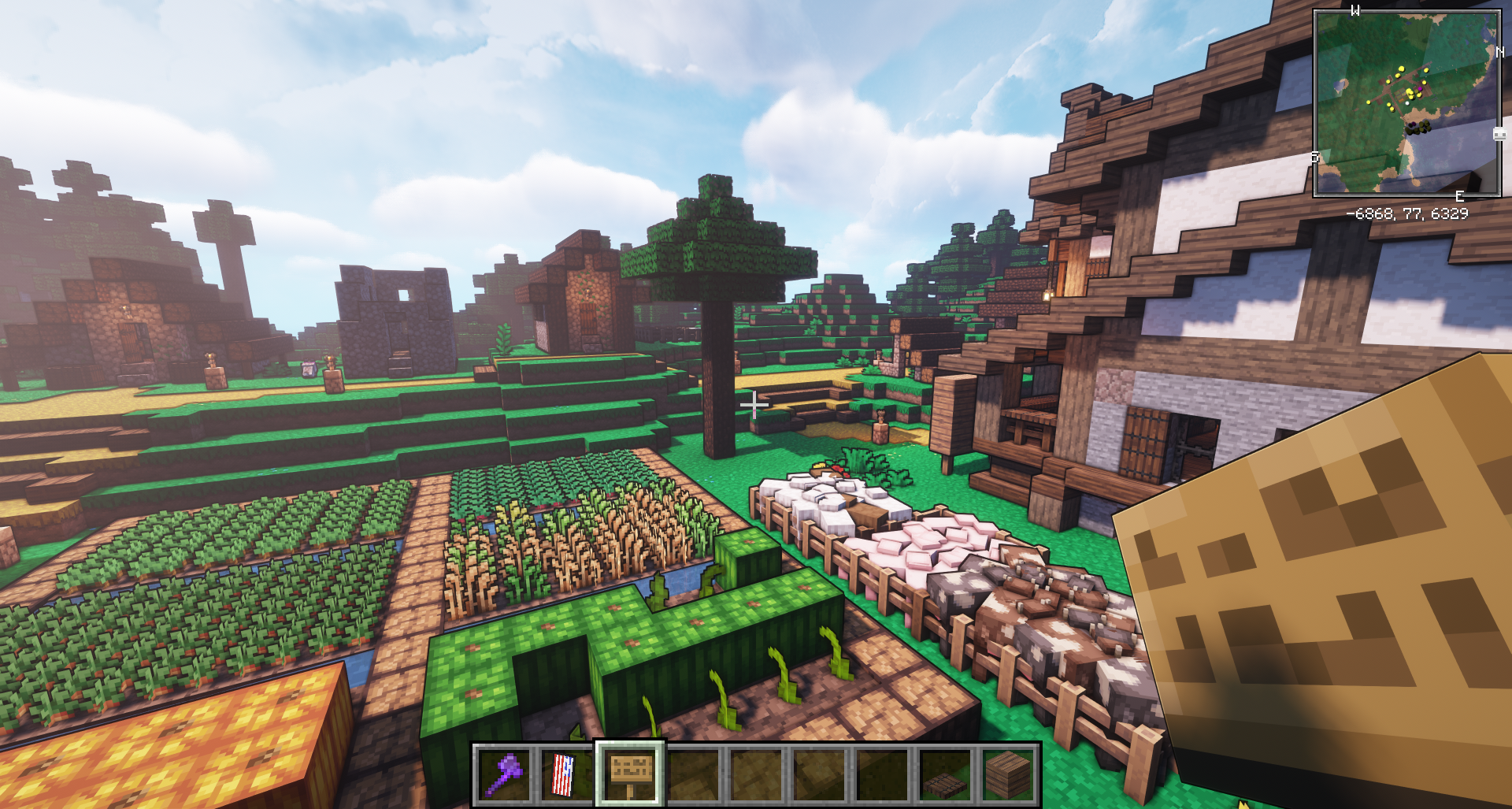Viewport: 1512px width, 809px height.
Task: Click the skull death marker on minimap edge
Action: (1499, 134)
